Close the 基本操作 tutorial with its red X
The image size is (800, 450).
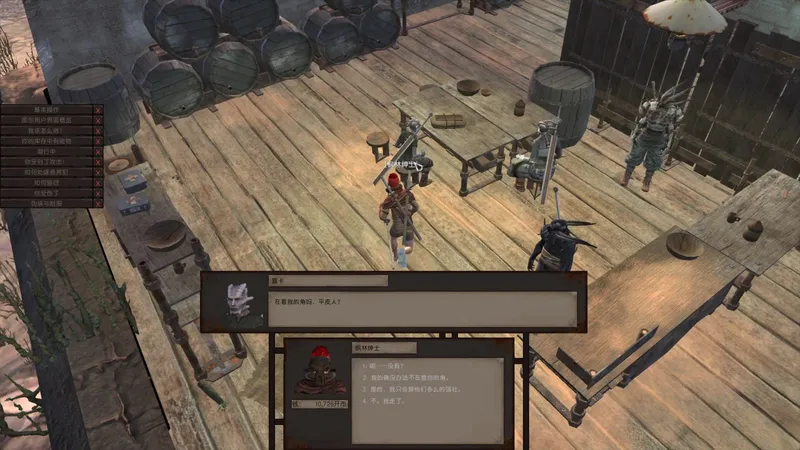pos(98,108)
